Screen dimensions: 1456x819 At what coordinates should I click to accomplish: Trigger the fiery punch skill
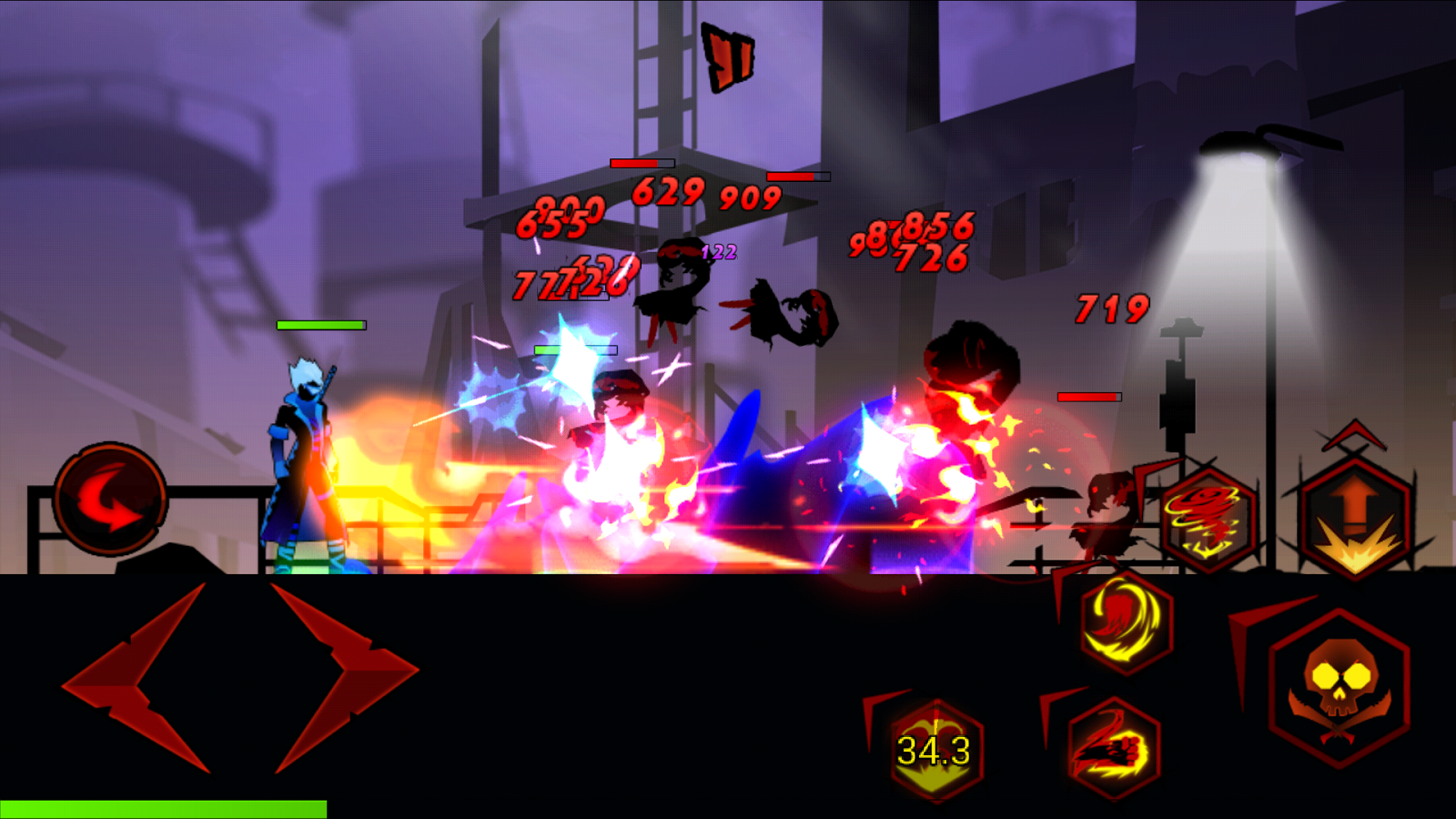[x=1114, y=748]
